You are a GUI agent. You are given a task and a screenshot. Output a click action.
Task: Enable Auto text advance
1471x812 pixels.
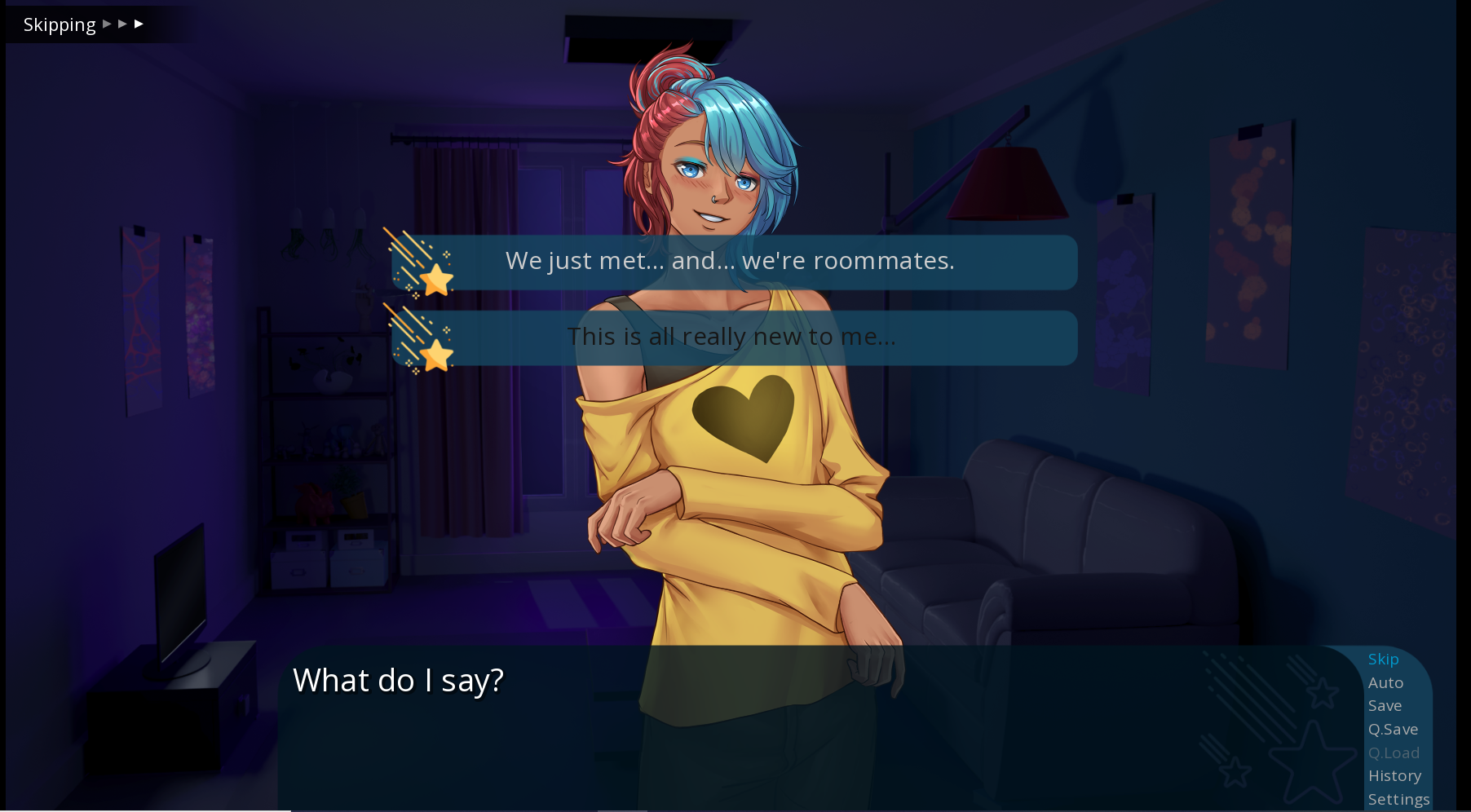coord(1385,682)
